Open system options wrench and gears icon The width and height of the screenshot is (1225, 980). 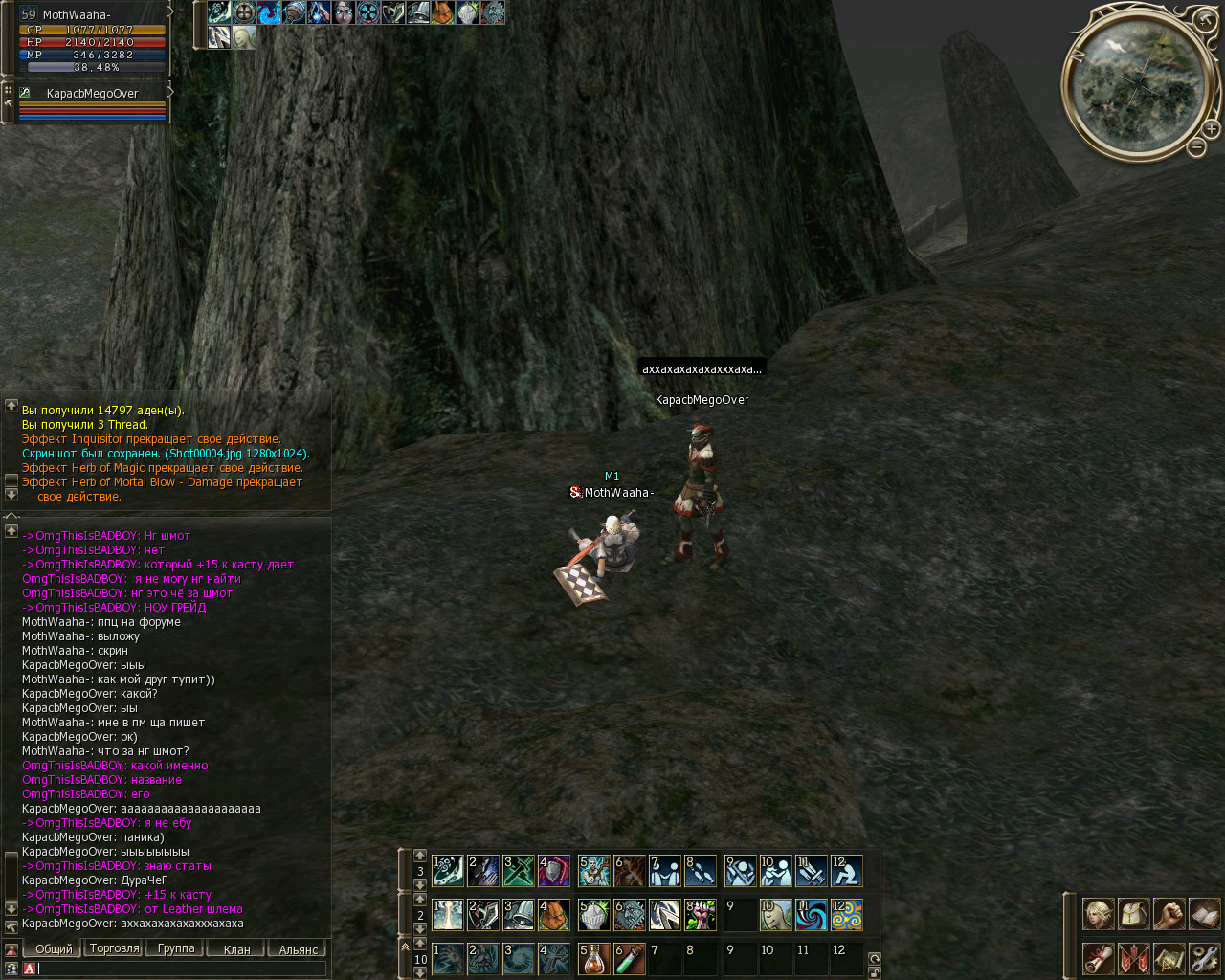coord(1204,957)
